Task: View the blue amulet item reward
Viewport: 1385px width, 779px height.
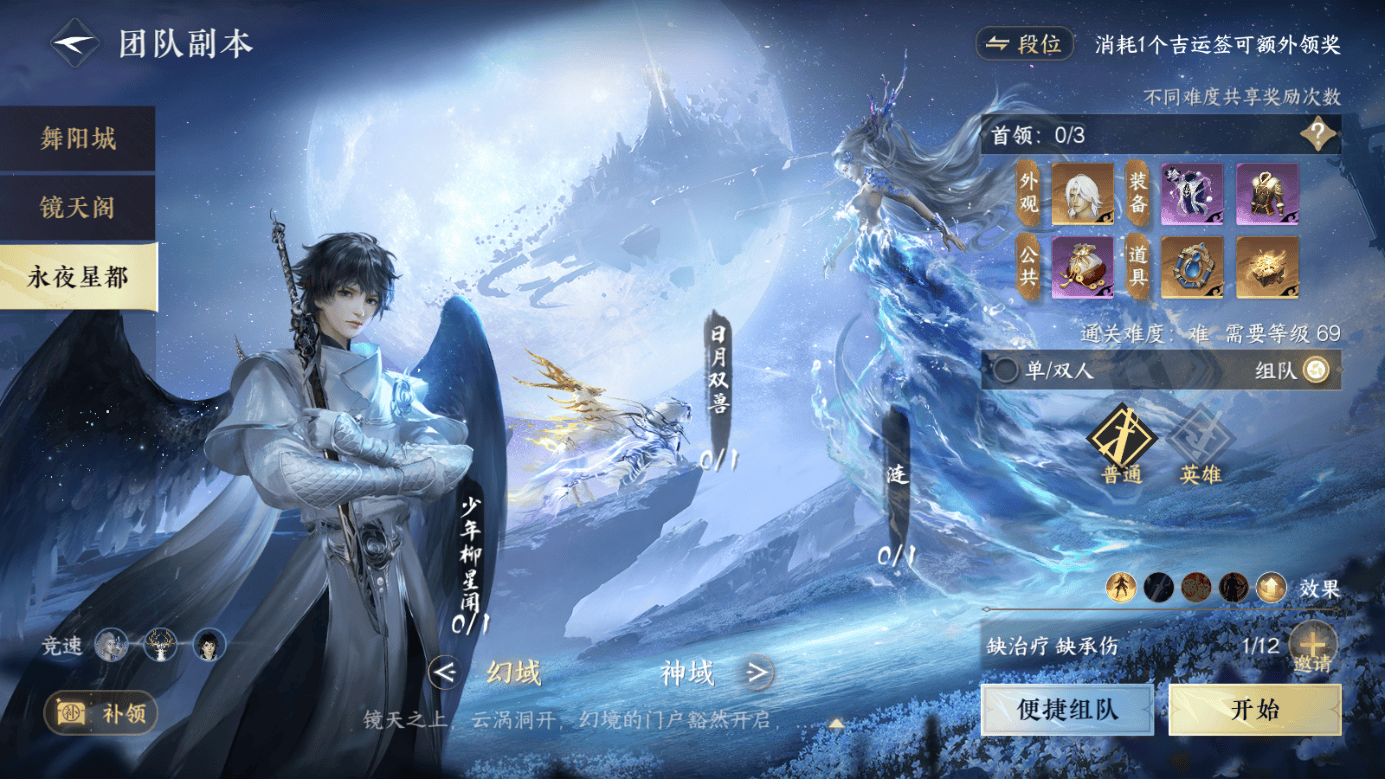Action: [x=1192, y=267]
